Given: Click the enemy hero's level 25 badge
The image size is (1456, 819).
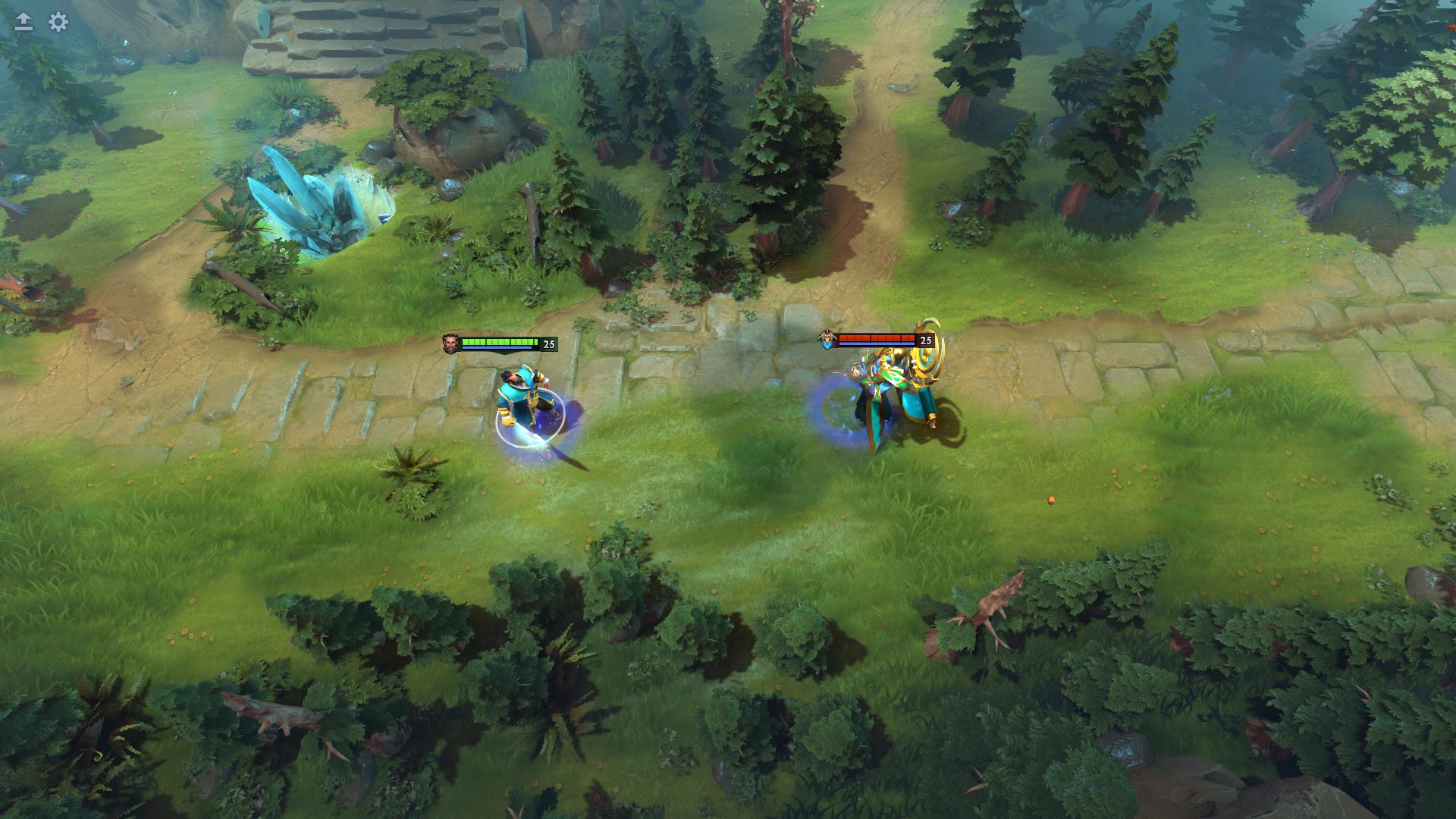Looking at the screenshot, I should click(925, 339).
